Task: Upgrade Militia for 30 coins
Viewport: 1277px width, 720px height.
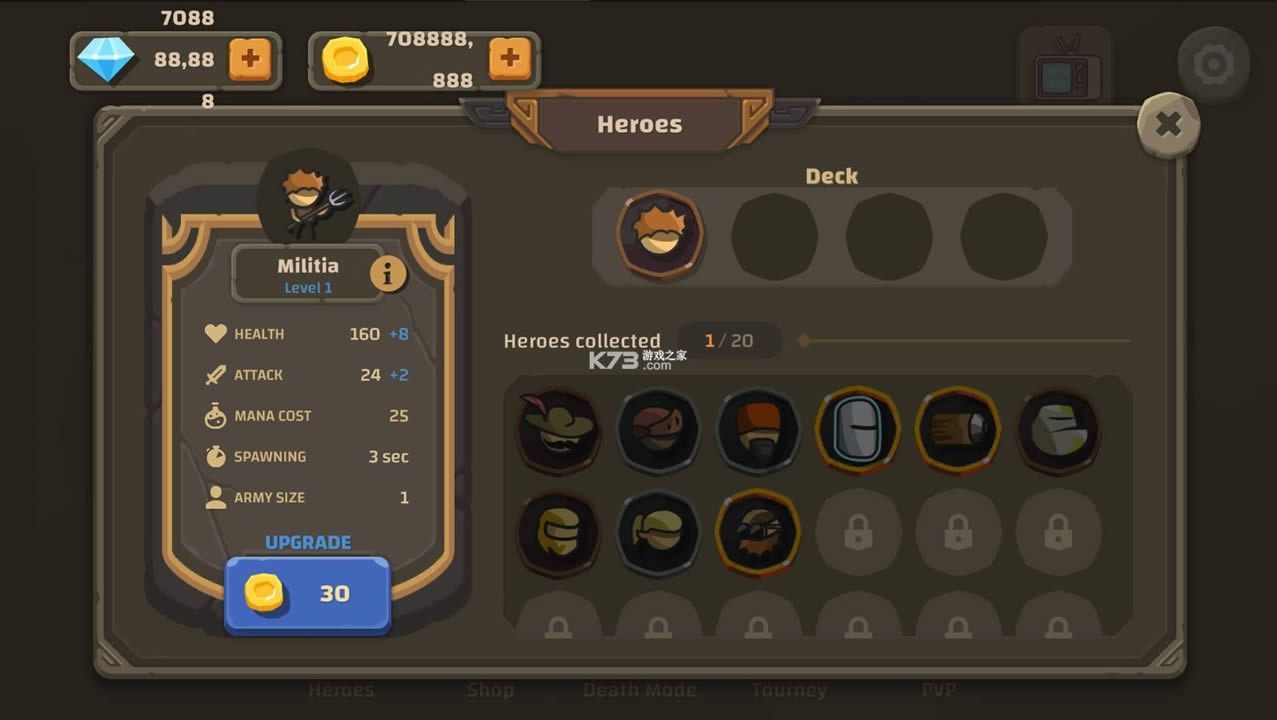Action: tap(307, 594)
